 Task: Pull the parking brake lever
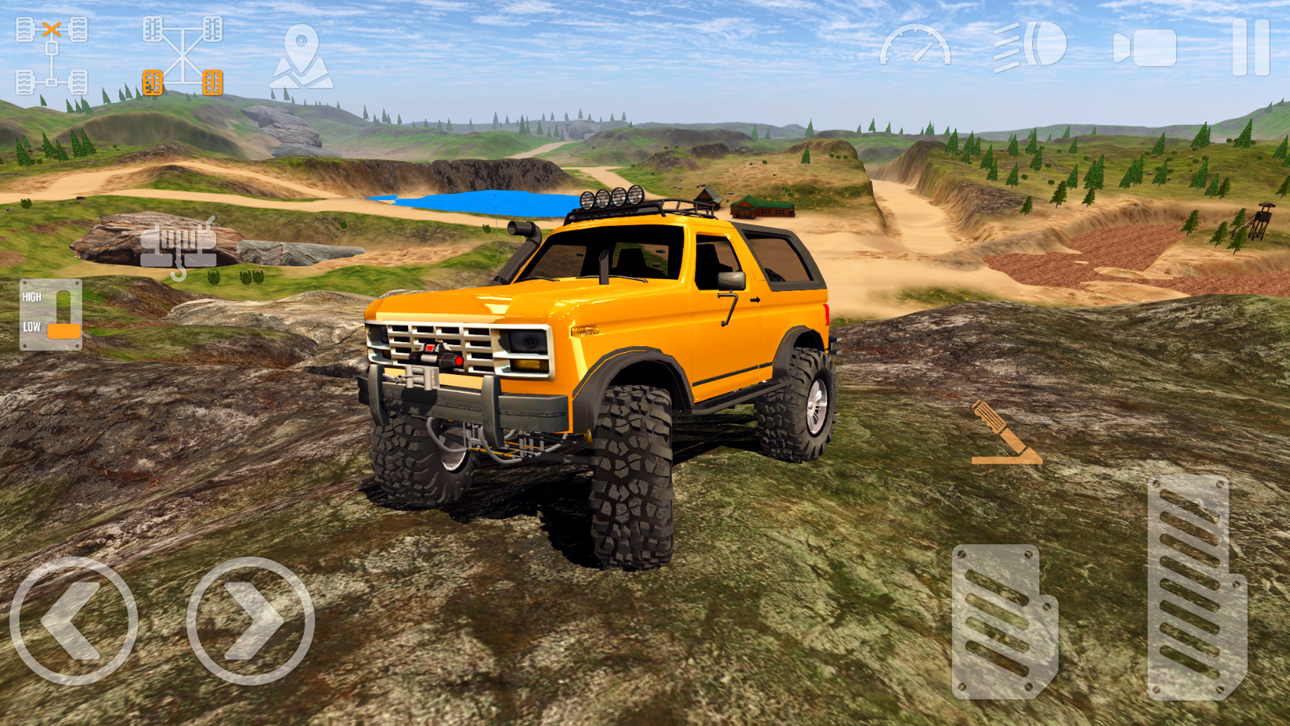(1005, 435)
